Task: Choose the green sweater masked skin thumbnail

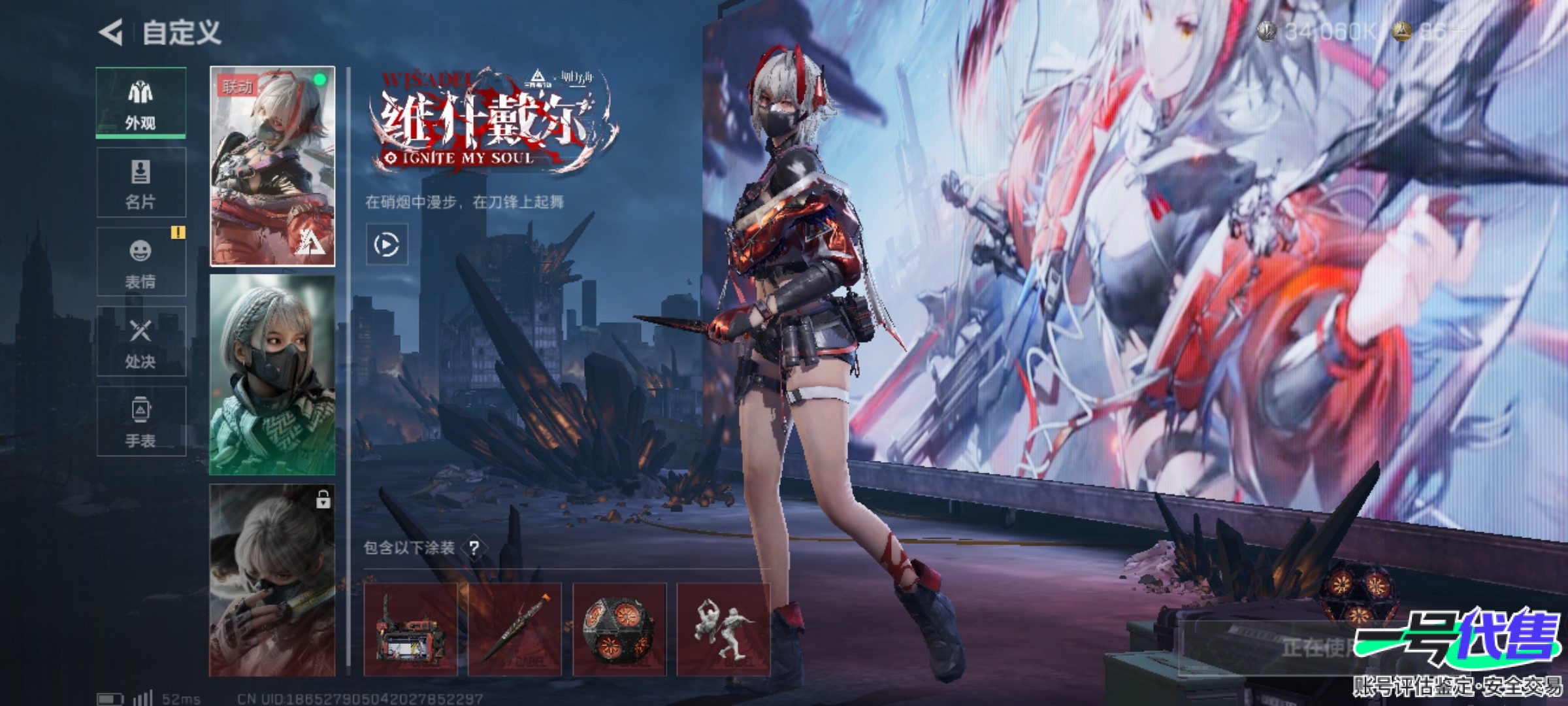Action: pyautogui.click(x=272, y=375)
